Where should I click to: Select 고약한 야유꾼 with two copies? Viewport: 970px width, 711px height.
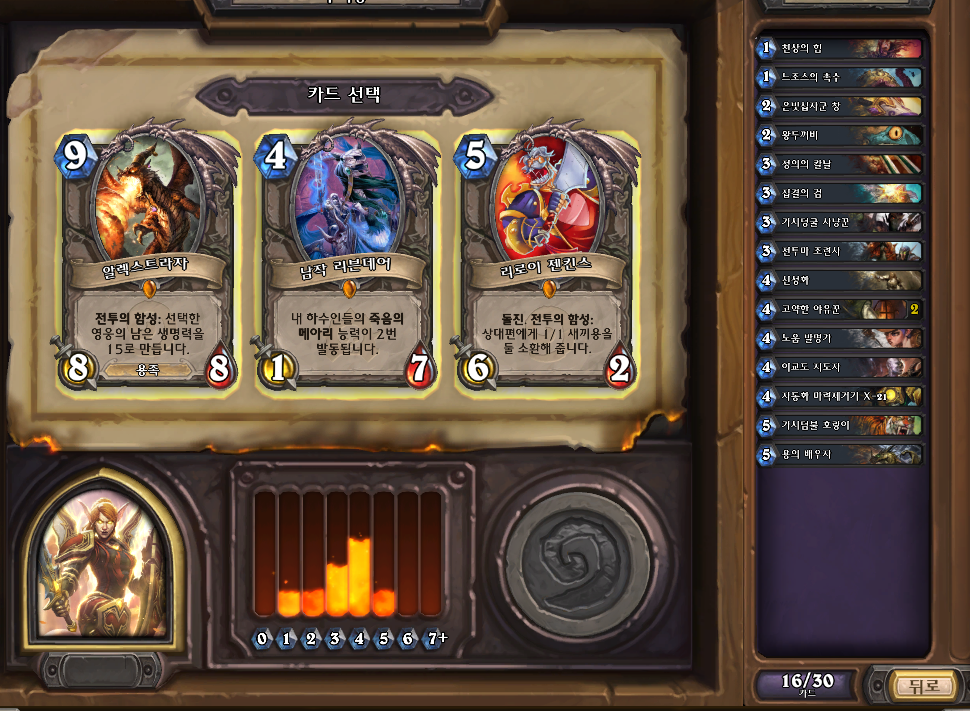point(840,309)
